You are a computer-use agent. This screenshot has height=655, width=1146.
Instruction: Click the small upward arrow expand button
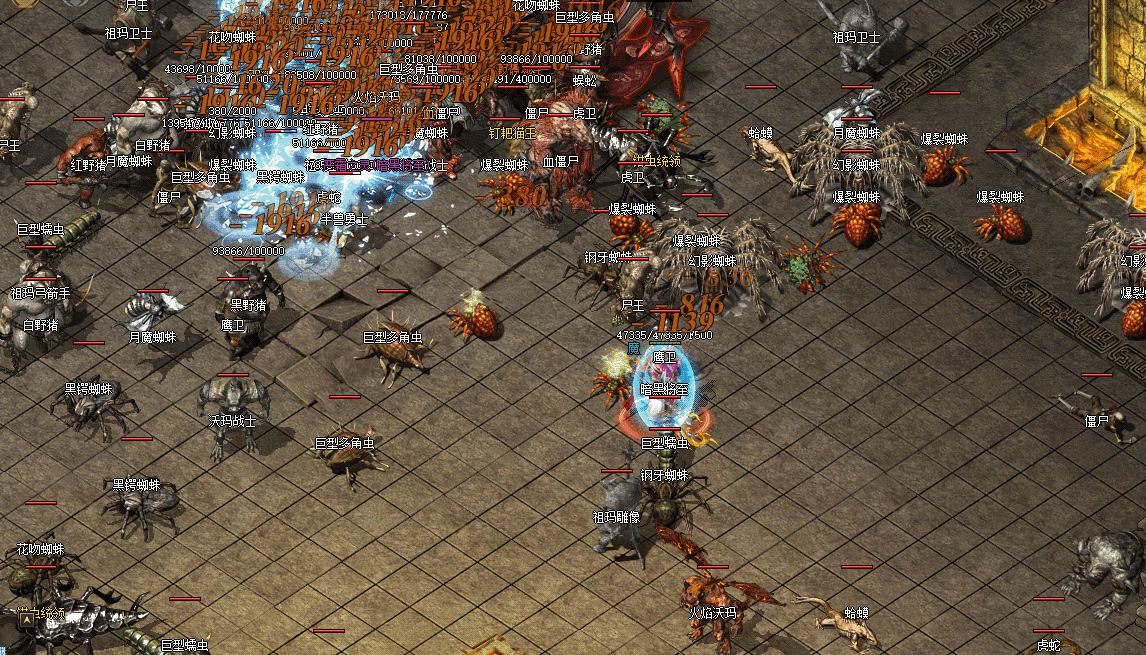[25, 620]
